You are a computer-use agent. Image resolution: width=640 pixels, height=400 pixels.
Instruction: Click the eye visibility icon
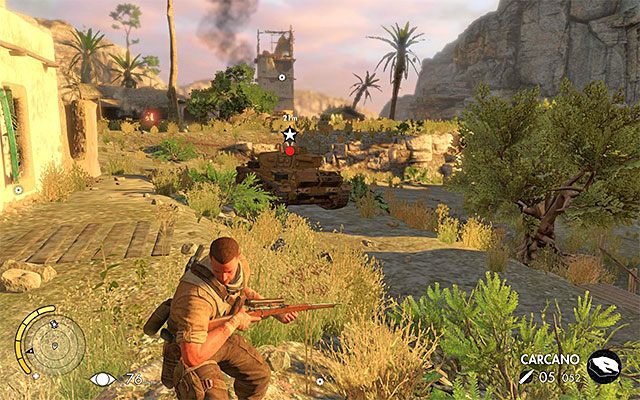[102, 379]
